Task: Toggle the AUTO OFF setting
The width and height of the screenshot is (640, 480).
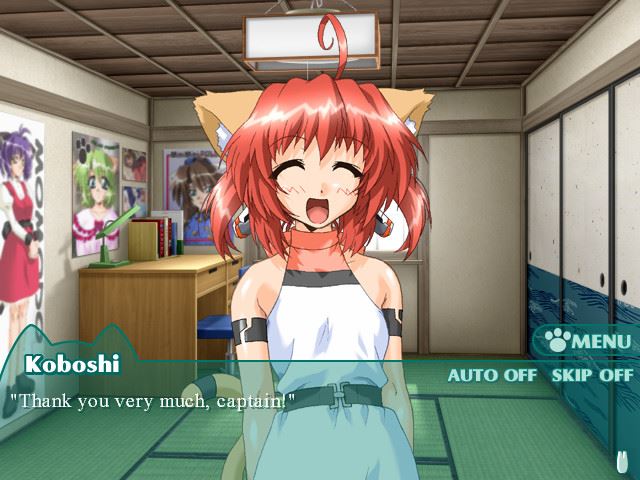Action: point(493,376)
